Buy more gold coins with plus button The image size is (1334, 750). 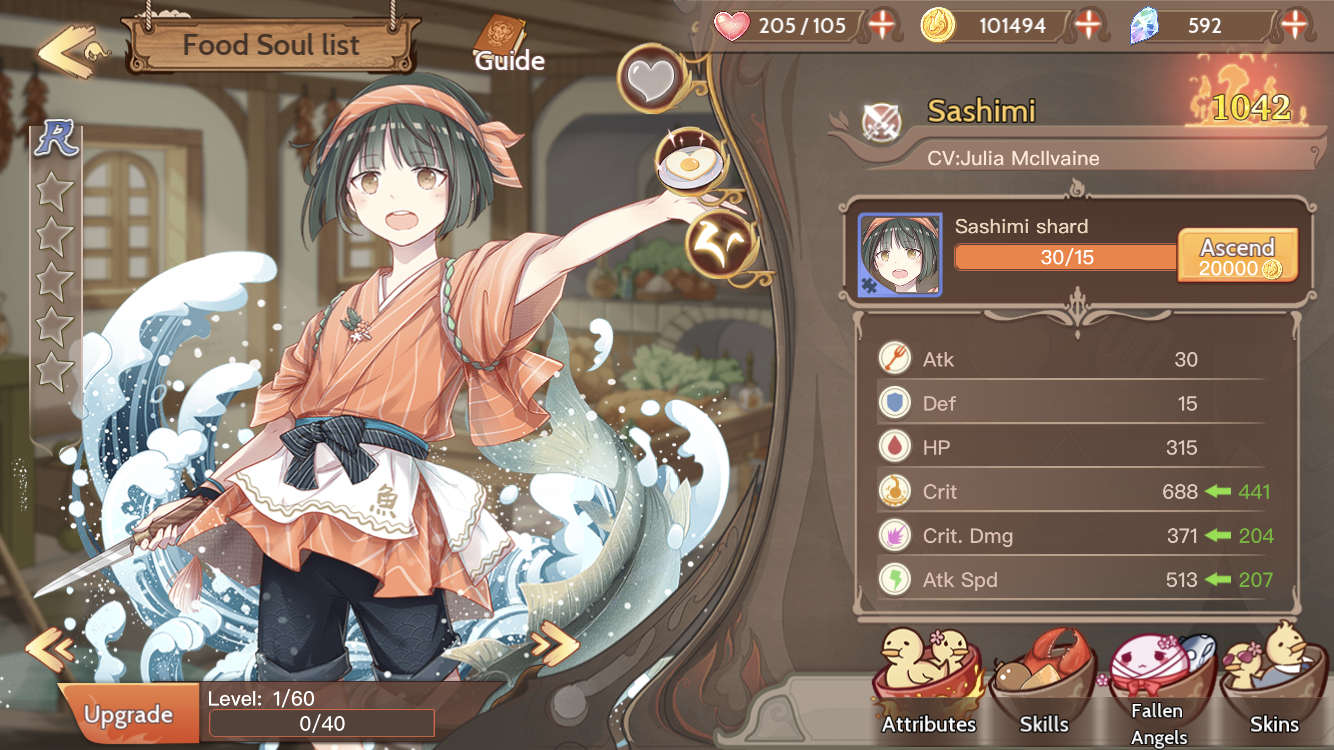[1088, 25]
